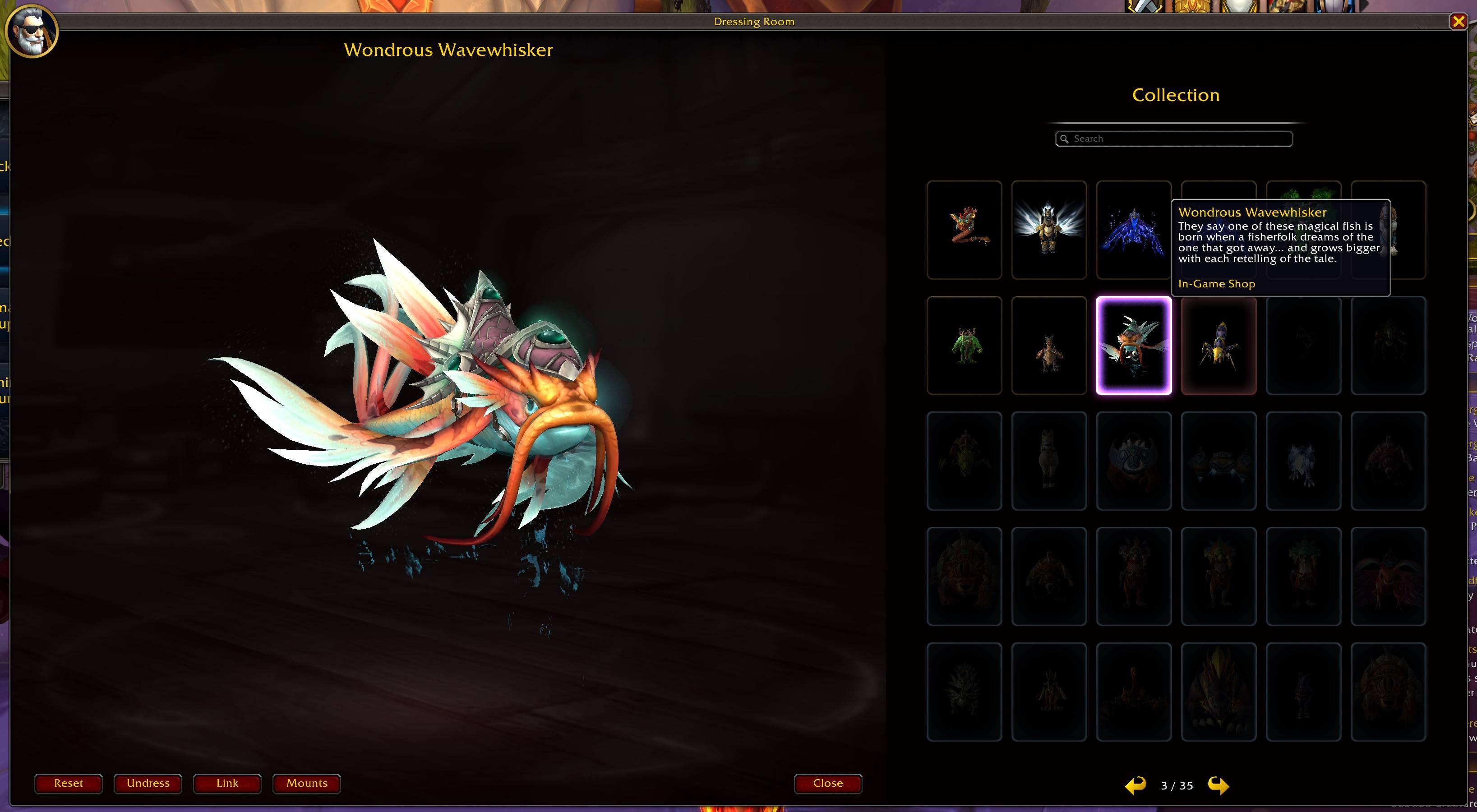Select the yellow mantid-like mount thumbnail
Viewport: 1477px width, 812px height.
click(1218, 345)
